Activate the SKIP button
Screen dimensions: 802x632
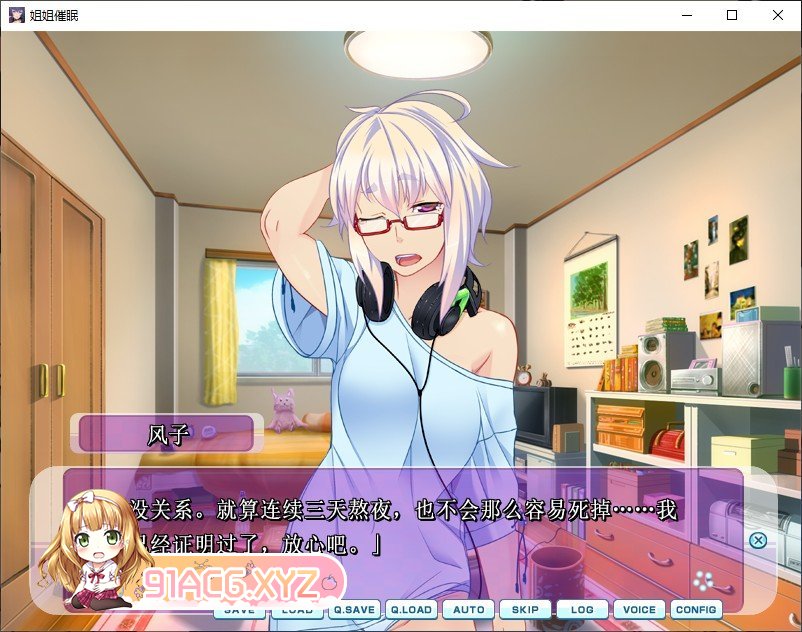[525, 609]
